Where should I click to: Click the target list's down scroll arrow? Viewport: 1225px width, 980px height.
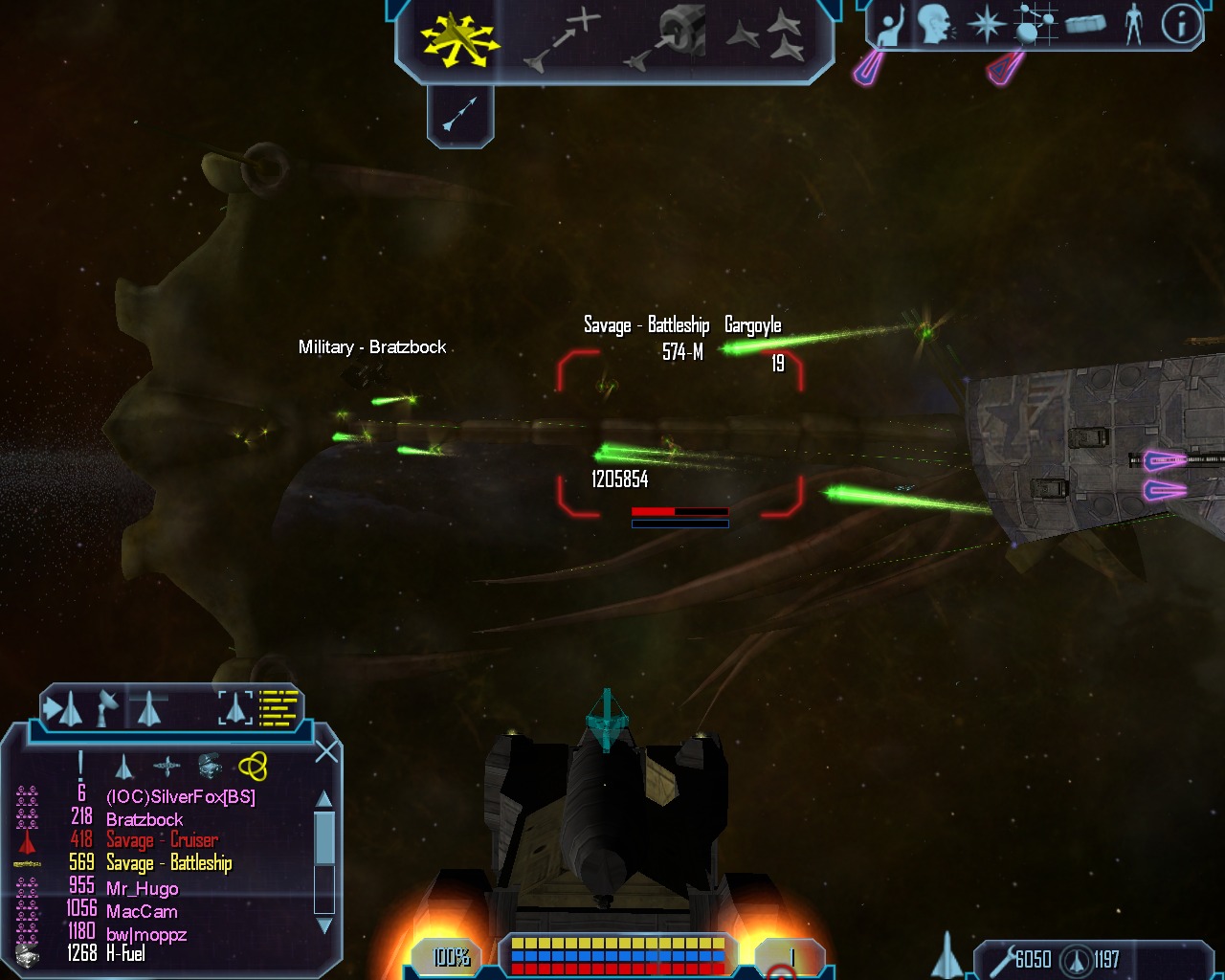pyautogui.click(x=324, y=925)
